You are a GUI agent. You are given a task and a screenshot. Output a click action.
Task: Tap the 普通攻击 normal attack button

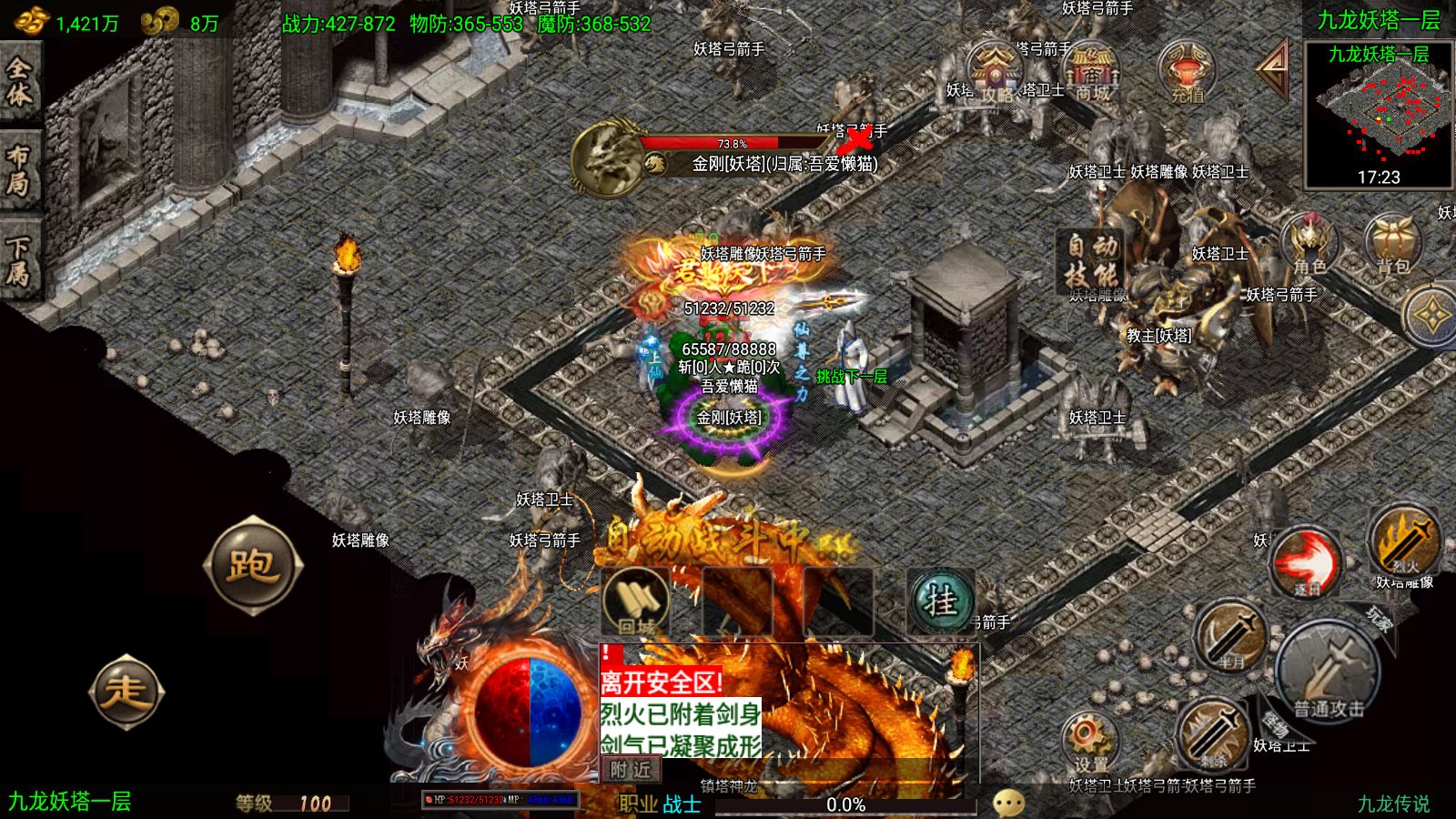1329,675
